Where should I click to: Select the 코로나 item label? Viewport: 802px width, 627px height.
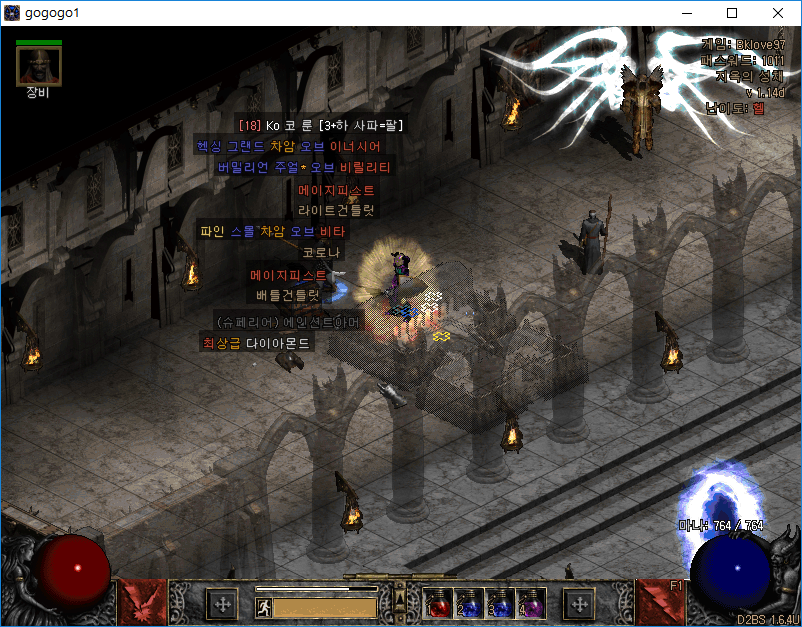click(322, 253)
